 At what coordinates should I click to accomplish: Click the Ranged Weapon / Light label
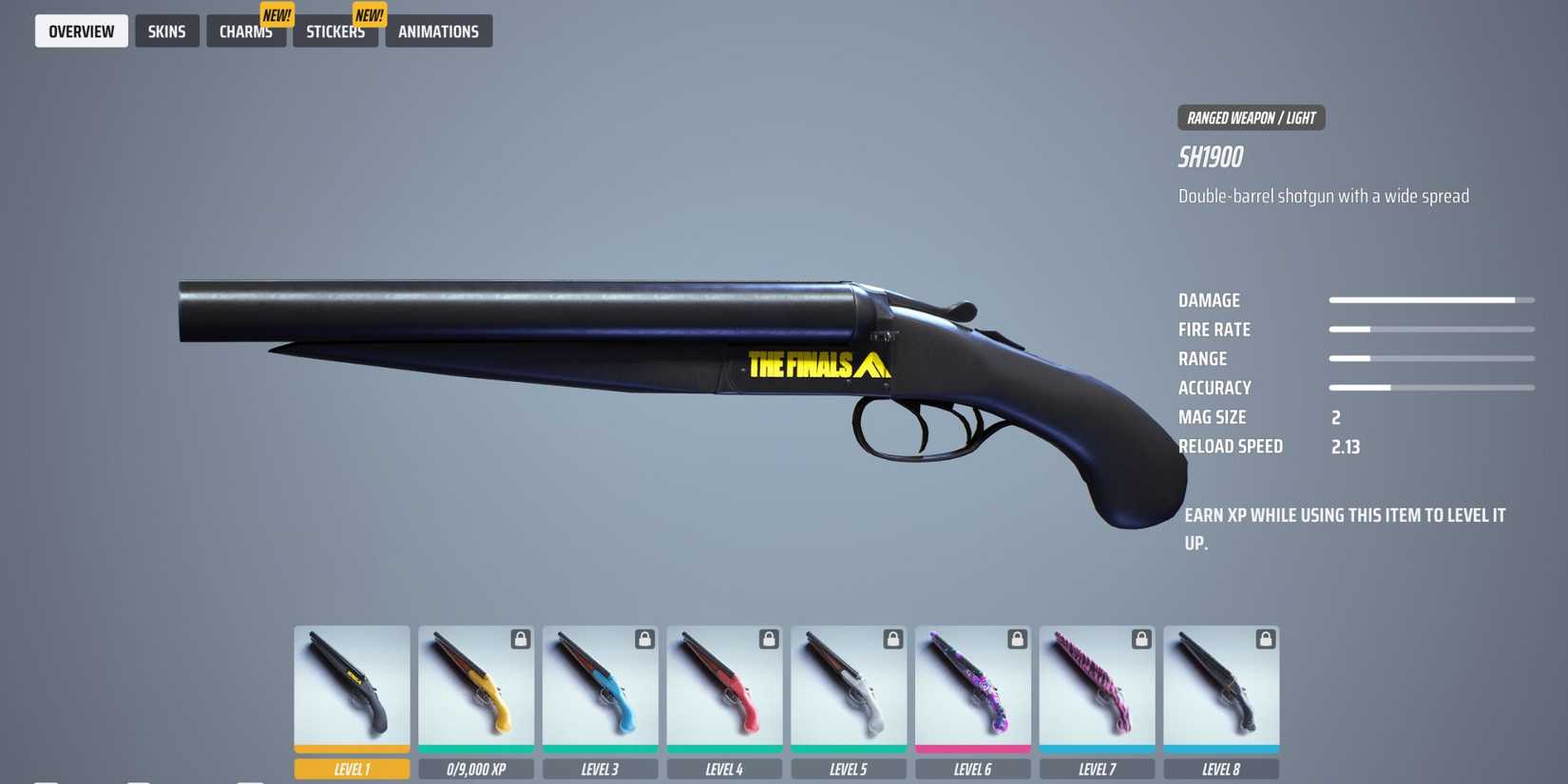(1251, 117)
